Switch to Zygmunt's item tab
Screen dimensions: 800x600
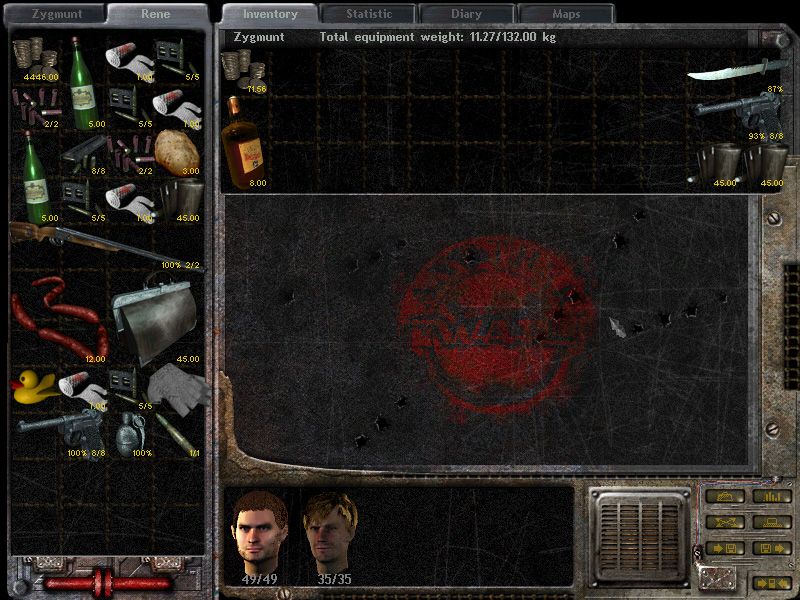click(x=55, y=14)
